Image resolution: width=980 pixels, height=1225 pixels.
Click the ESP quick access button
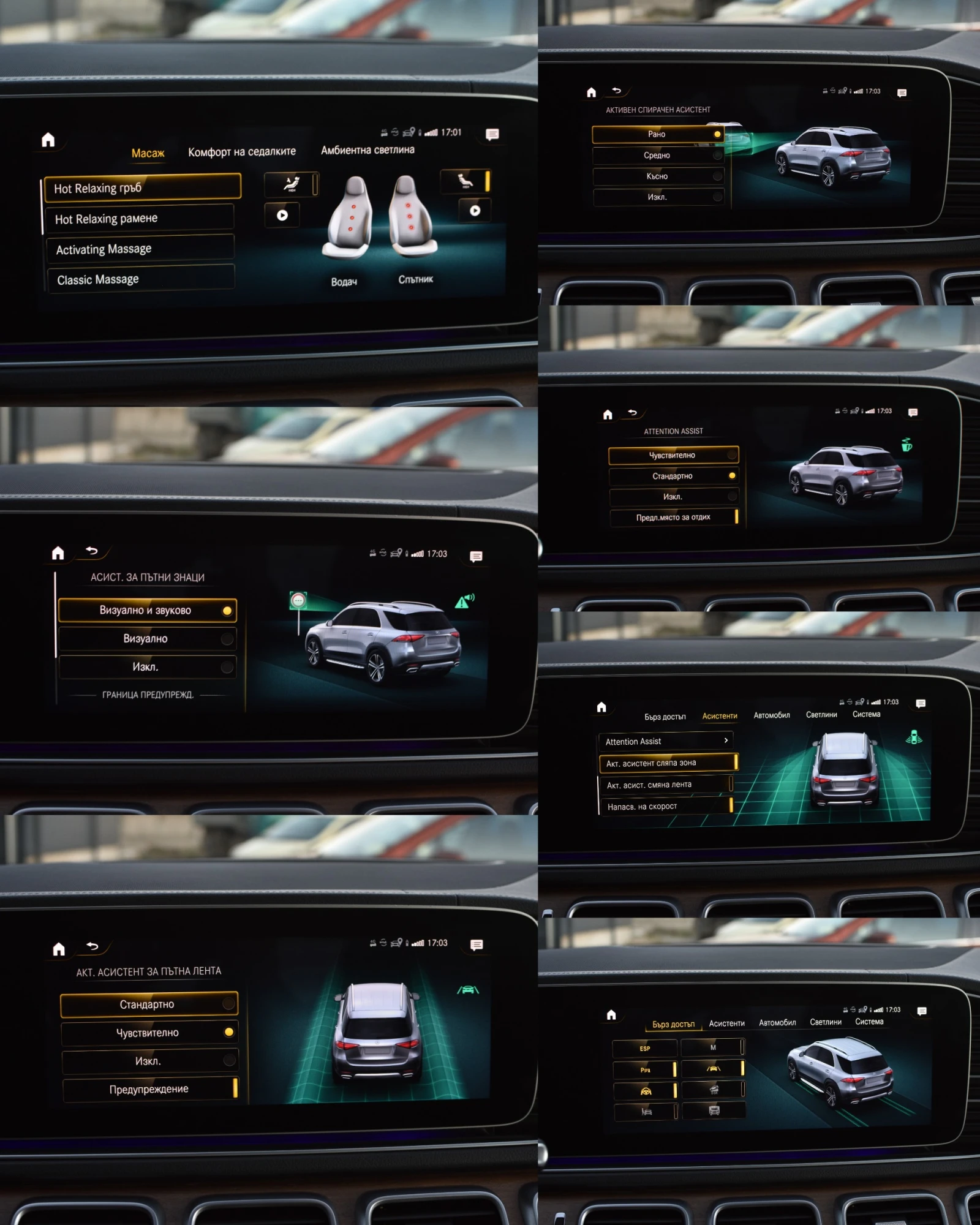644,1049
